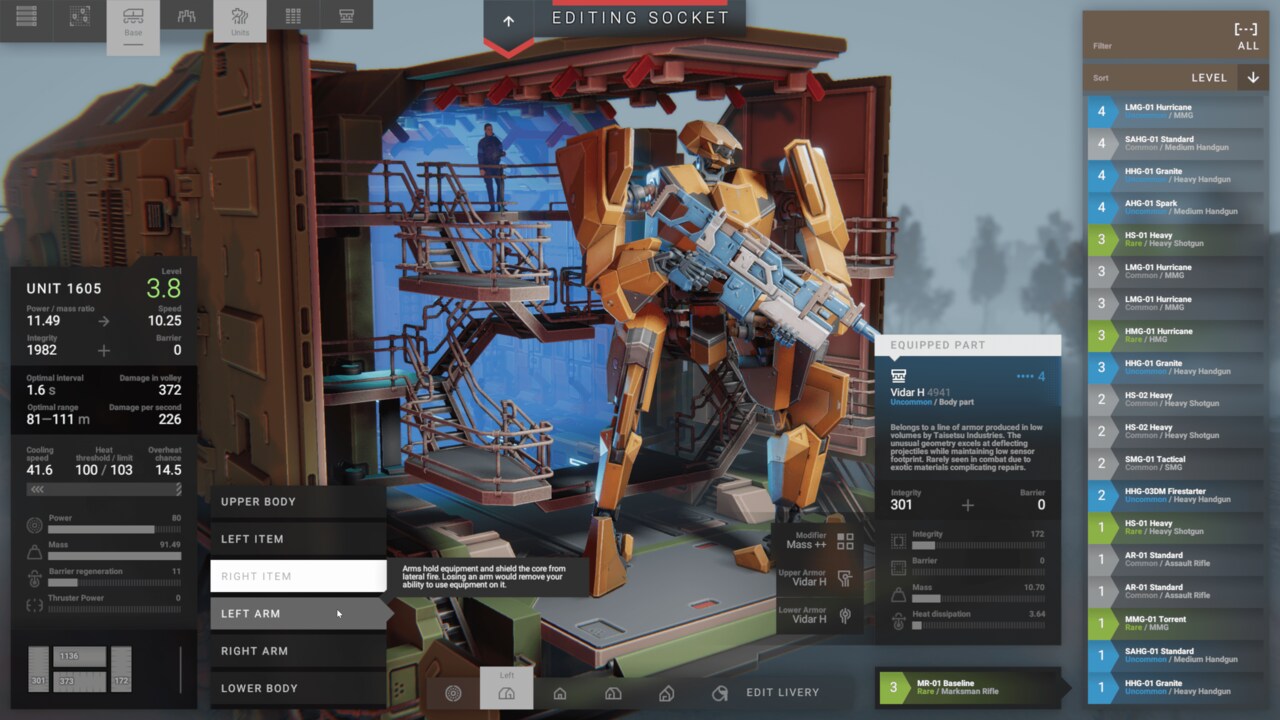This screenshot has width=1280, height=720.
Task: Open the EDITING SOCKET banner arrow
Action: (x=508, y=22)
